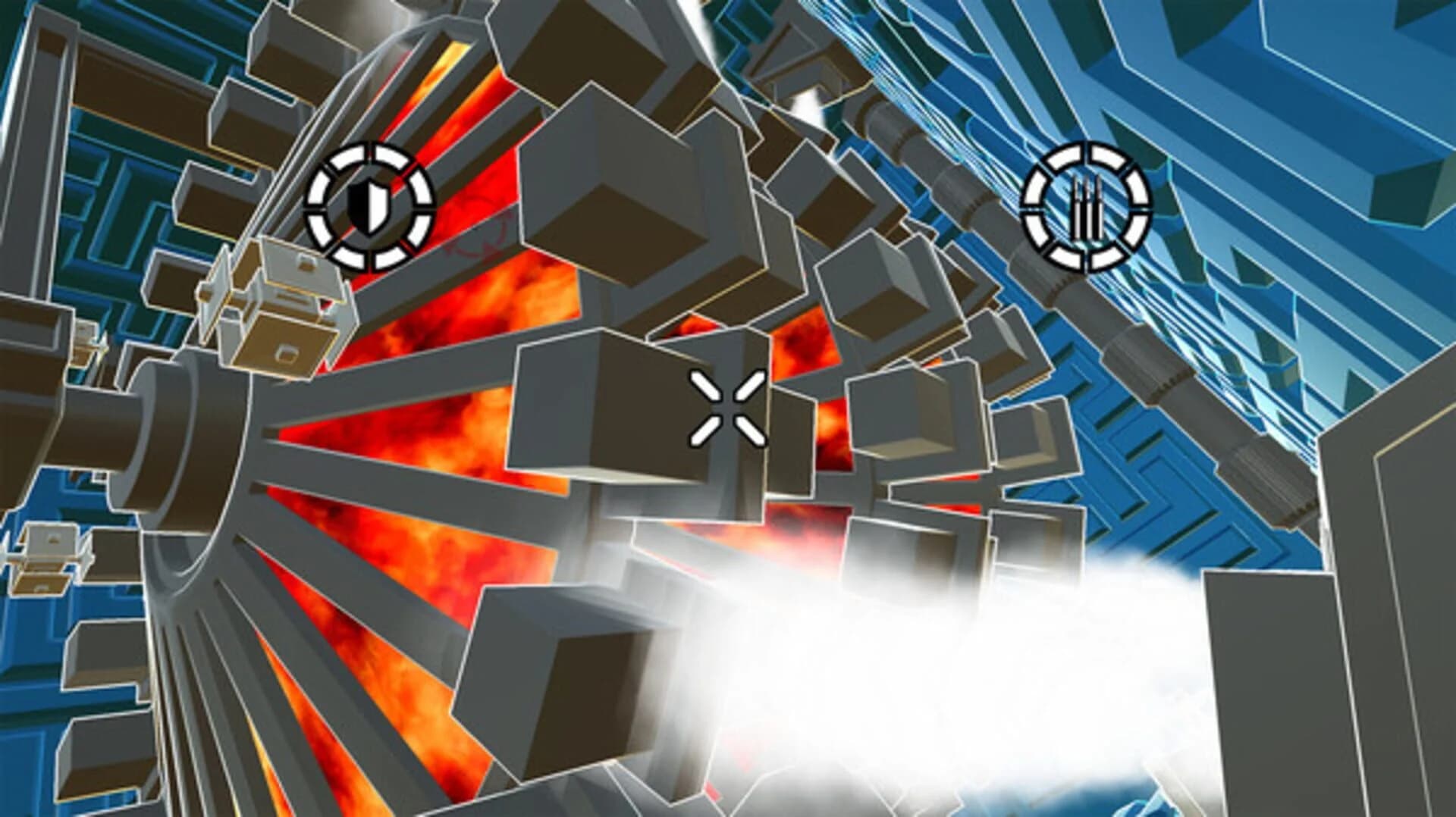Image resolution: width=1456 pixels, height=817 pixels.
Task: Click the shield emblem inside the left gauge
Action: point(369,206)
